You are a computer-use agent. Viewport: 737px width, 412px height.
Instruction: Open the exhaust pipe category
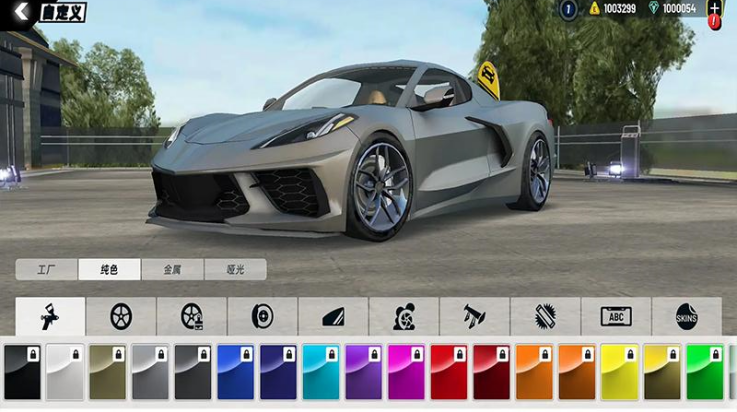(474, 317)
